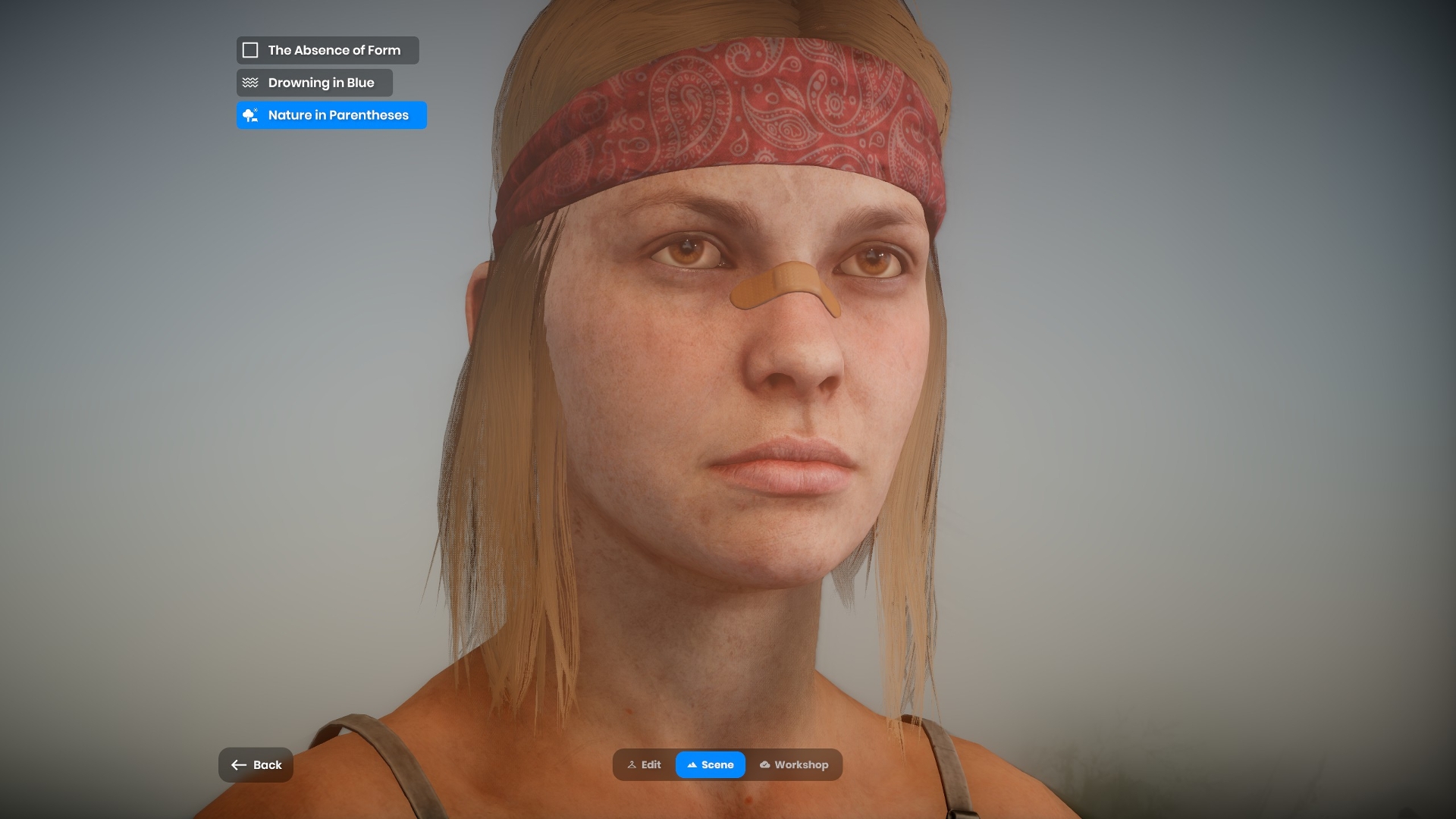Choose the Drowning in Blue scene

314,83
